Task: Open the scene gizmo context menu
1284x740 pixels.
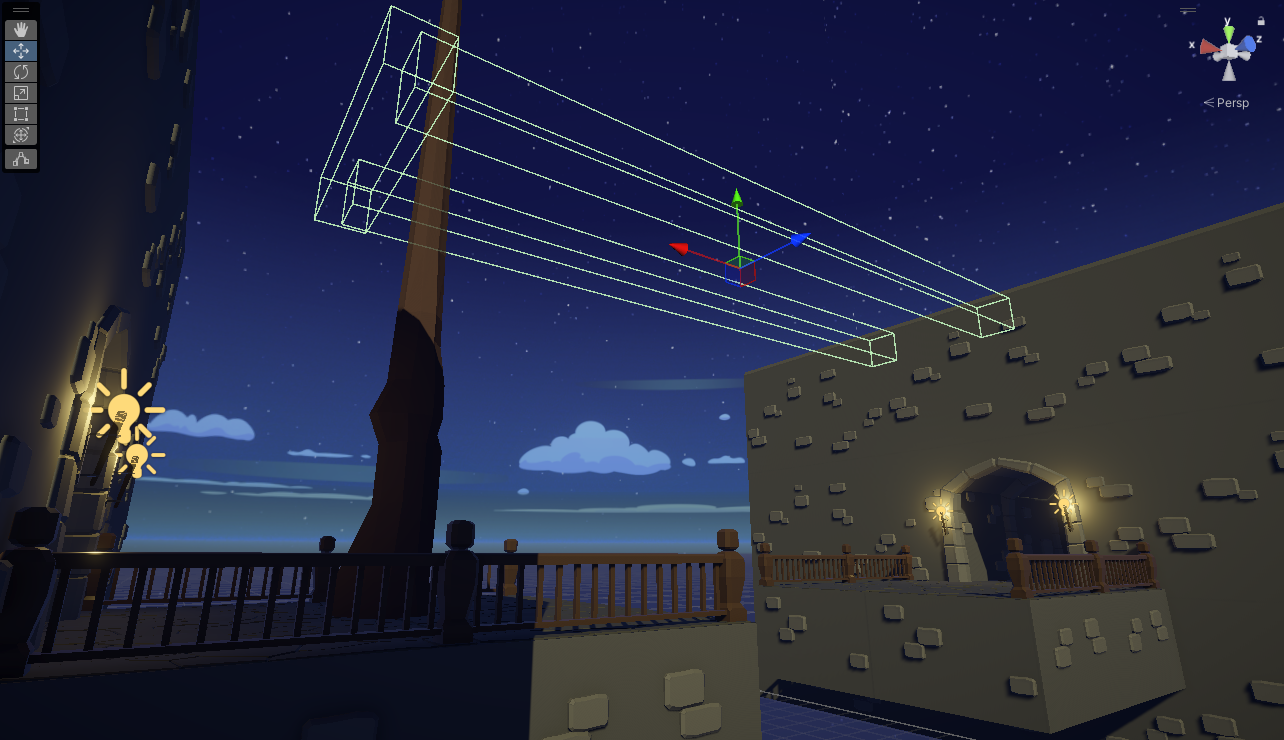Action: (1188, 10)
